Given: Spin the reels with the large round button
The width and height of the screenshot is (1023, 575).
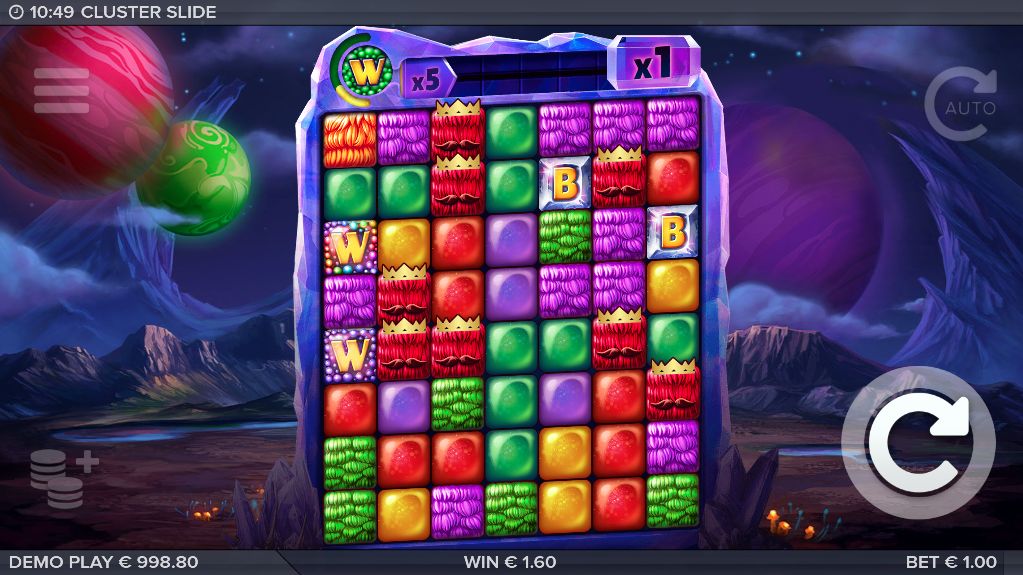Looking at the screenshot, I should point(918,443).
